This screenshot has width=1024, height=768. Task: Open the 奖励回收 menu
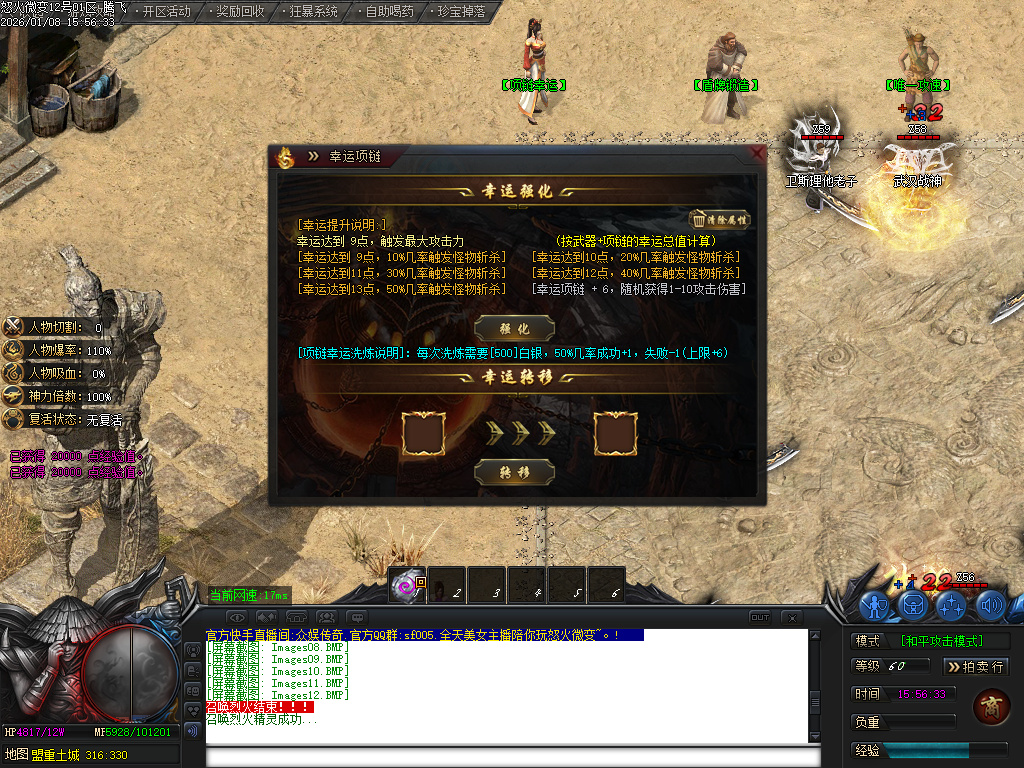click(x=240, y=12)
